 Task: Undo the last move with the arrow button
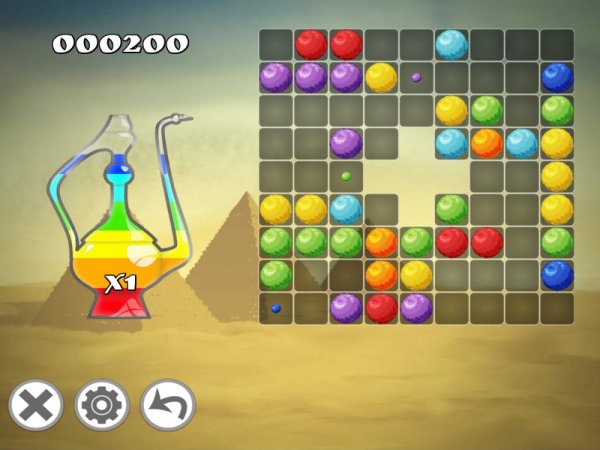click(x=168, y=406)
